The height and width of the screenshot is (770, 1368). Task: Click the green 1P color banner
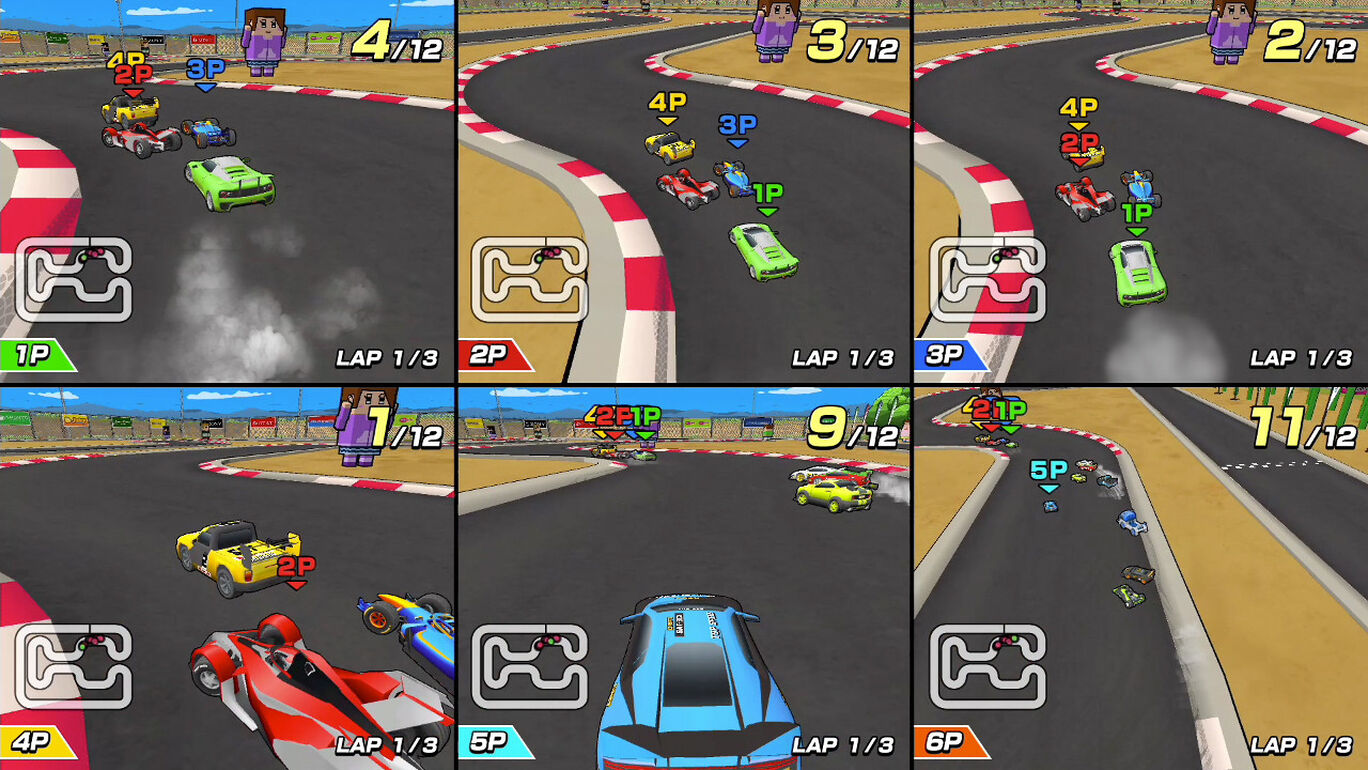pos(32,353)
